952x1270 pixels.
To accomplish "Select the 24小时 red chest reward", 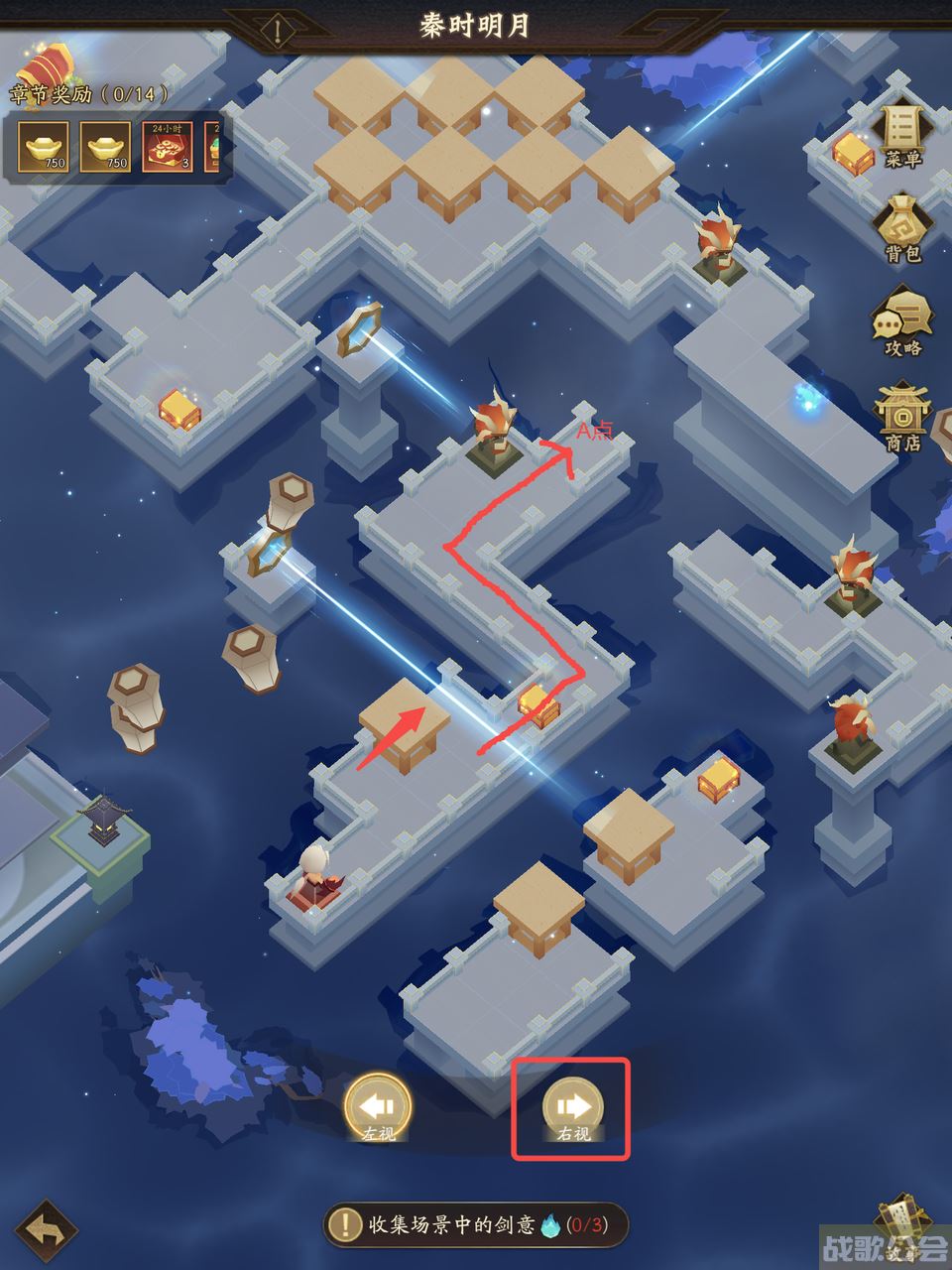I will pos(167,147).
